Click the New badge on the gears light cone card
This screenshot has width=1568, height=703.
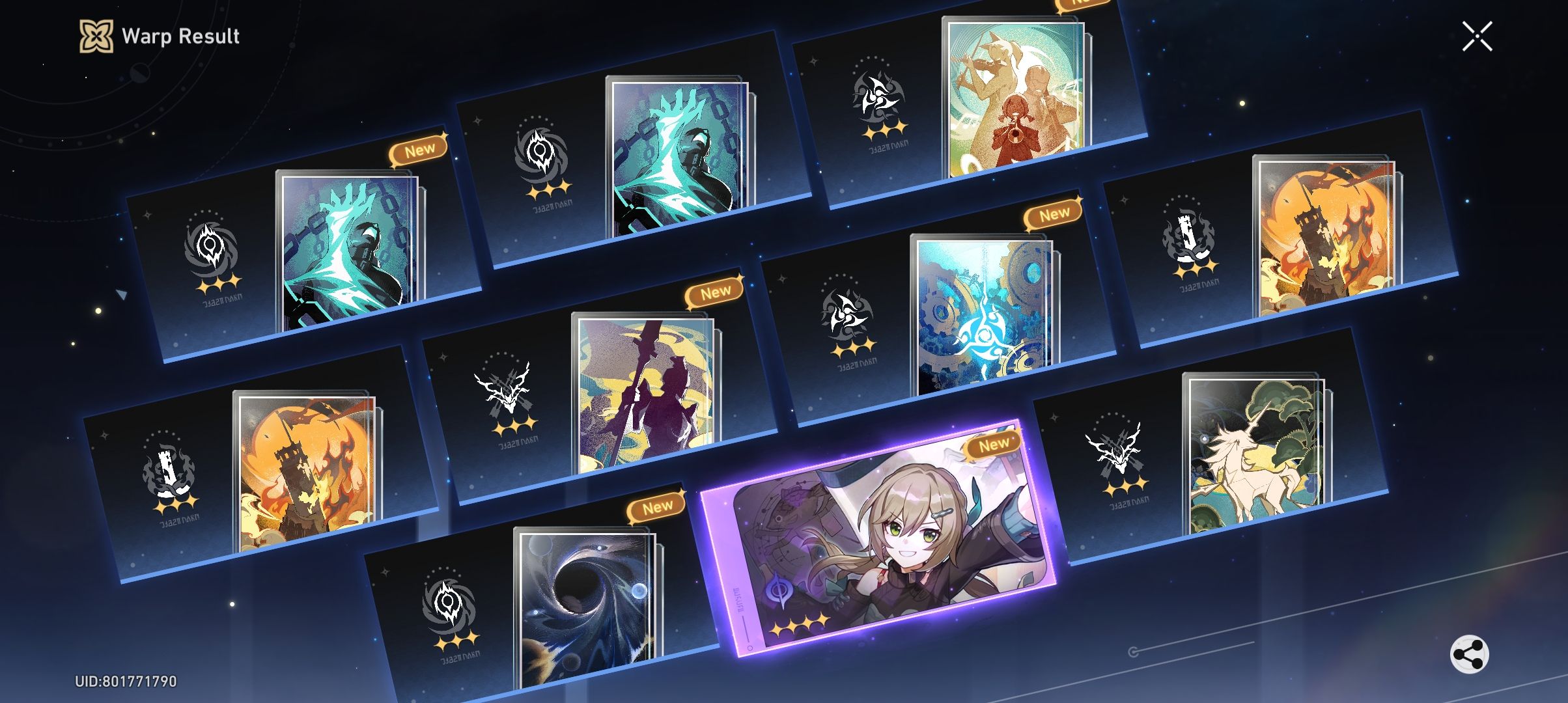click(1054, 214)
